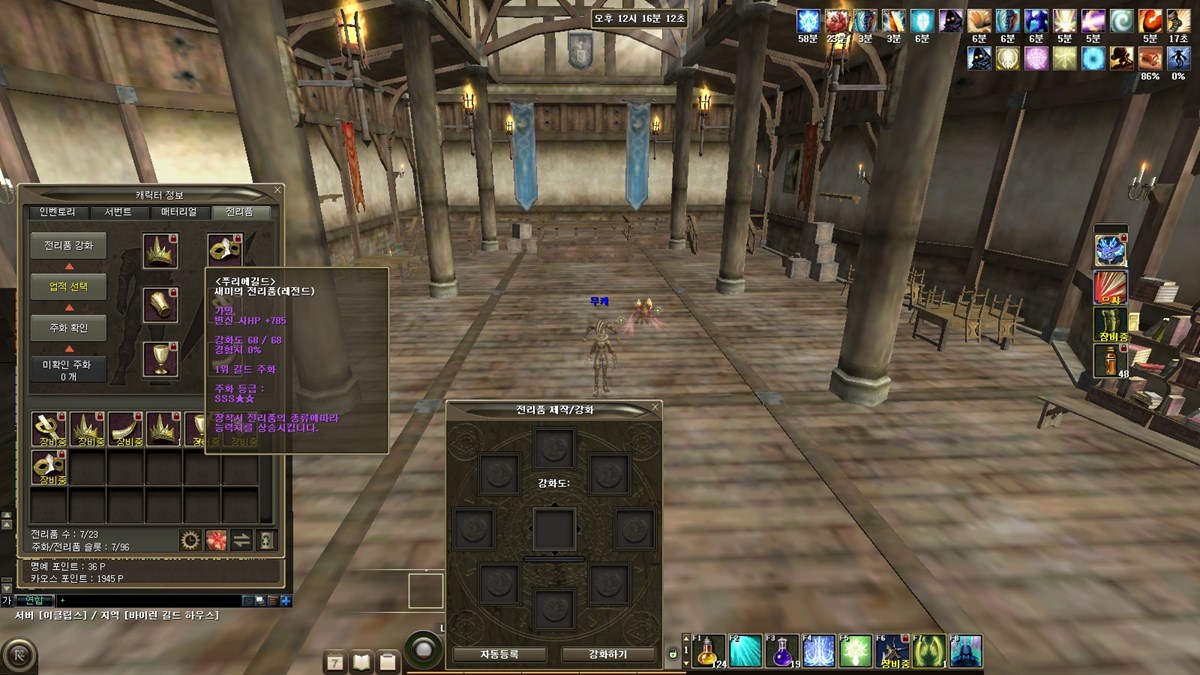Click the 자동등록 button
Viewport: 1200px width, 675px height.
click(499, 654)
